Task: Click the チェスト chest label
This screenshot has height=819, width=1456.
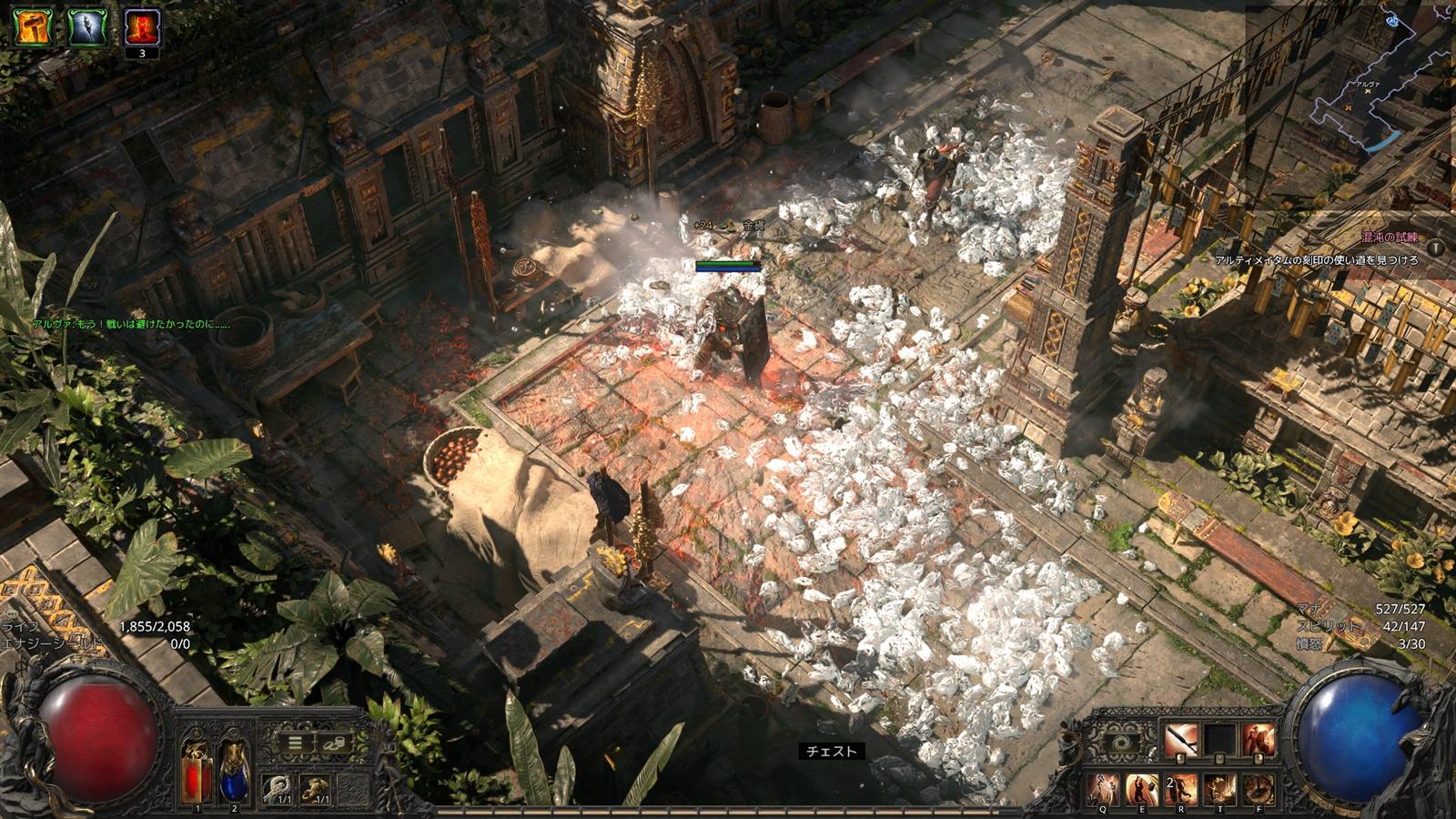Action: 832,752
